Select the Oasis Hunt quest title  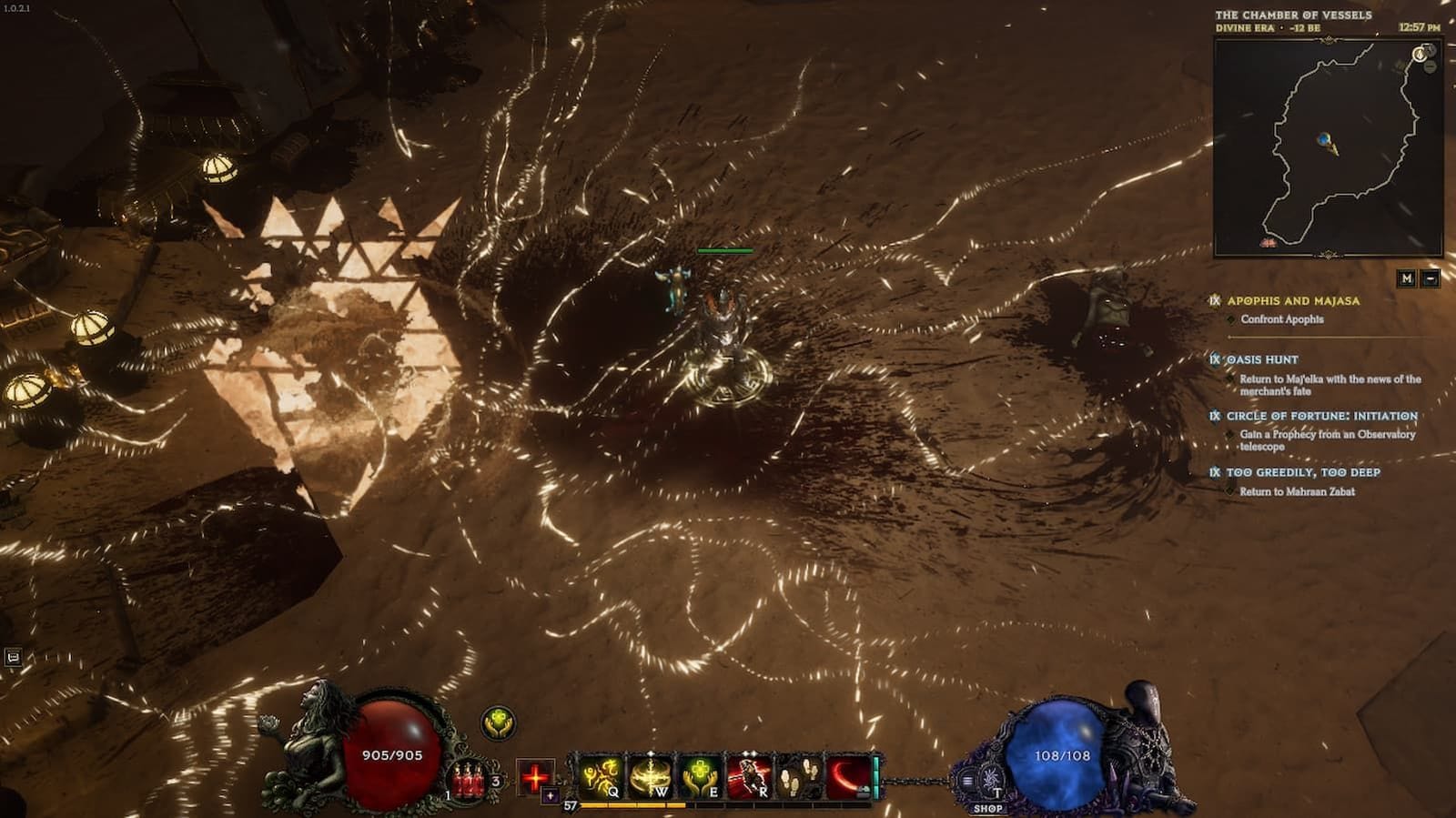1262,360
